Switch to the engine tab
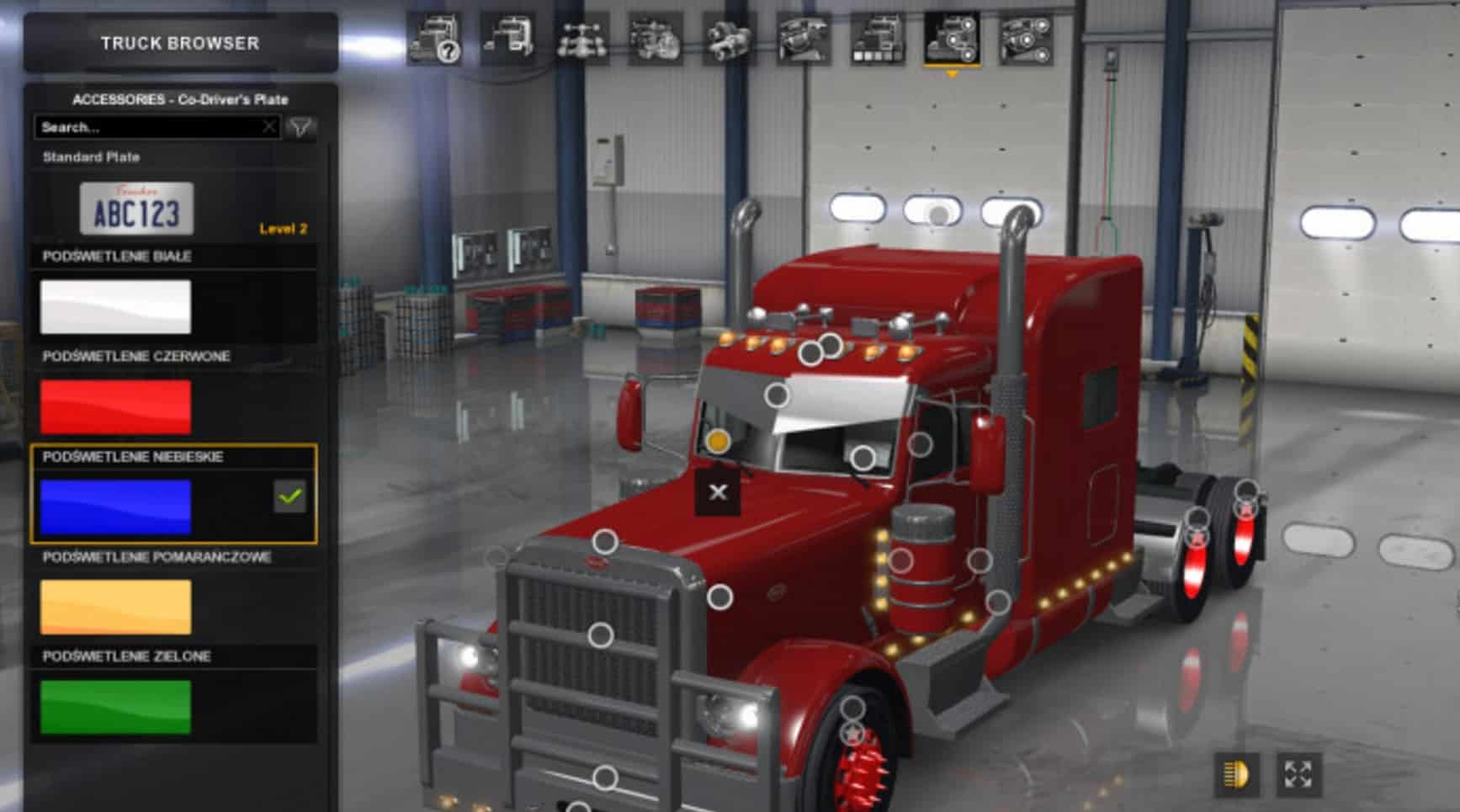This screenshot has height=812, width=1460. [656, 39]
